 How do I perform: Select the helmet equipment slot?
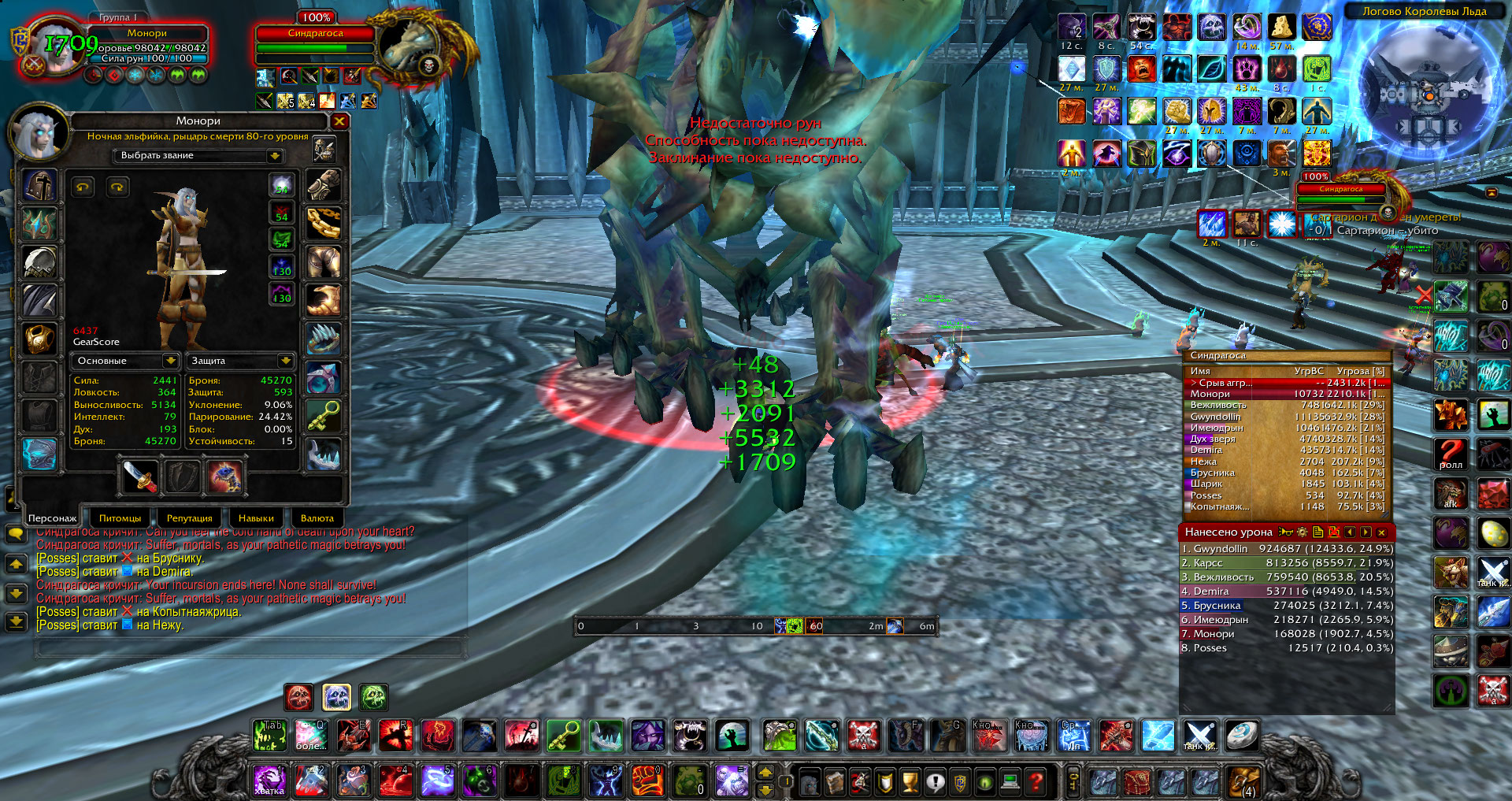click(39, 186)
